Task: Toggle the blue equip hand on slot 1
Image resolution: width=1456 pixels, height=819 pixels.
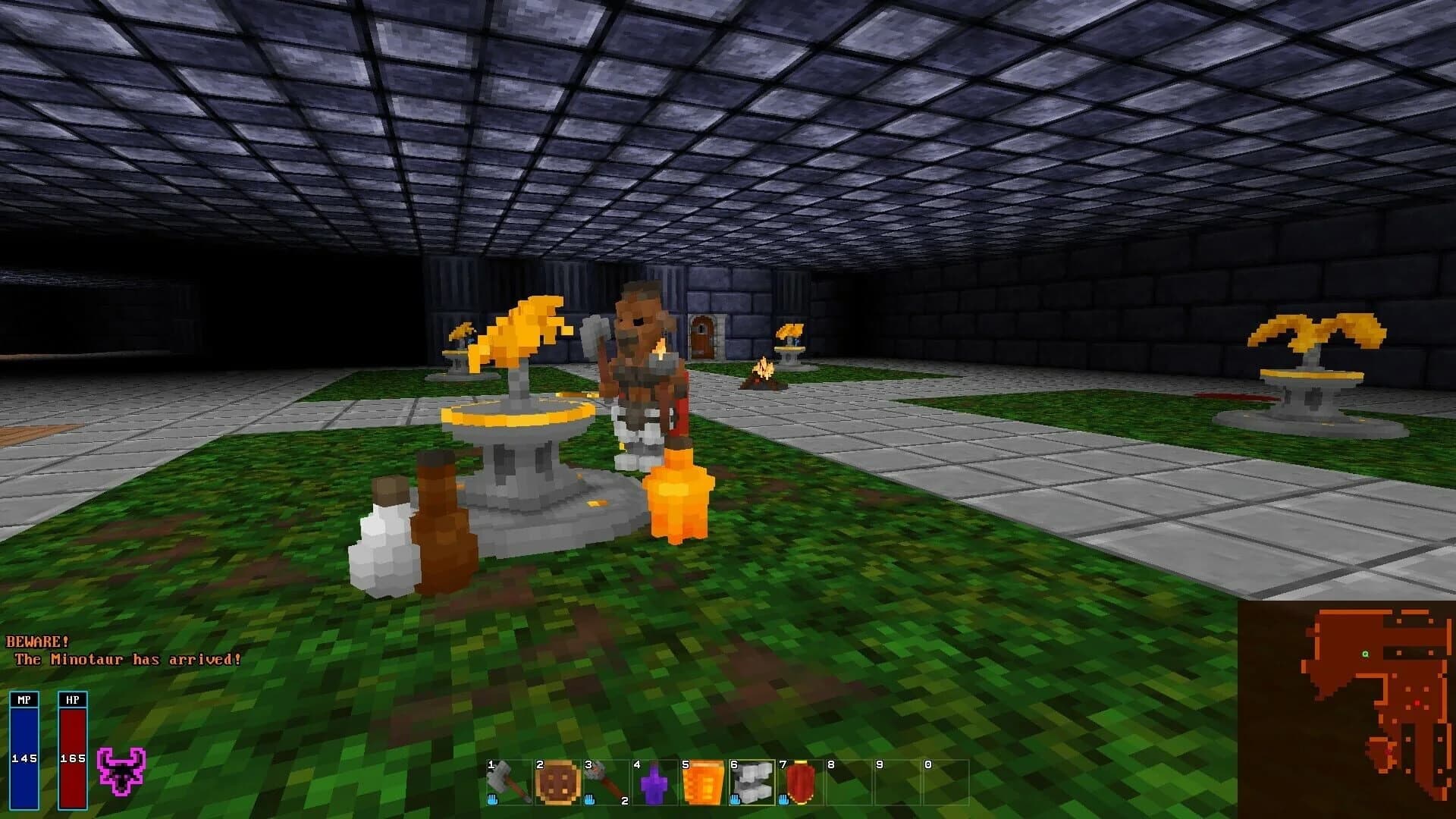Action: coord(493,800)
